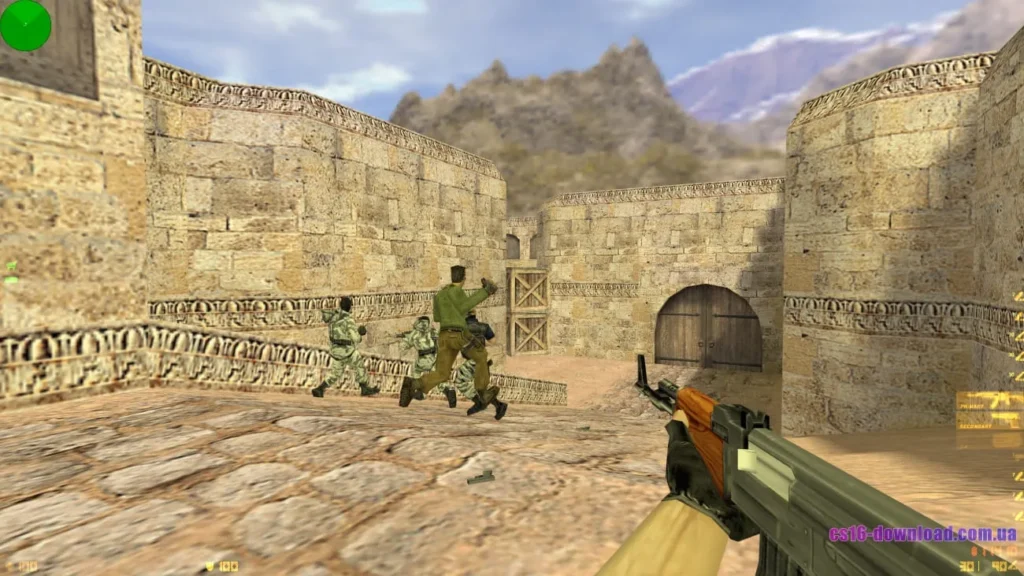Select the PRIMARY weapon card

(989, 402)
